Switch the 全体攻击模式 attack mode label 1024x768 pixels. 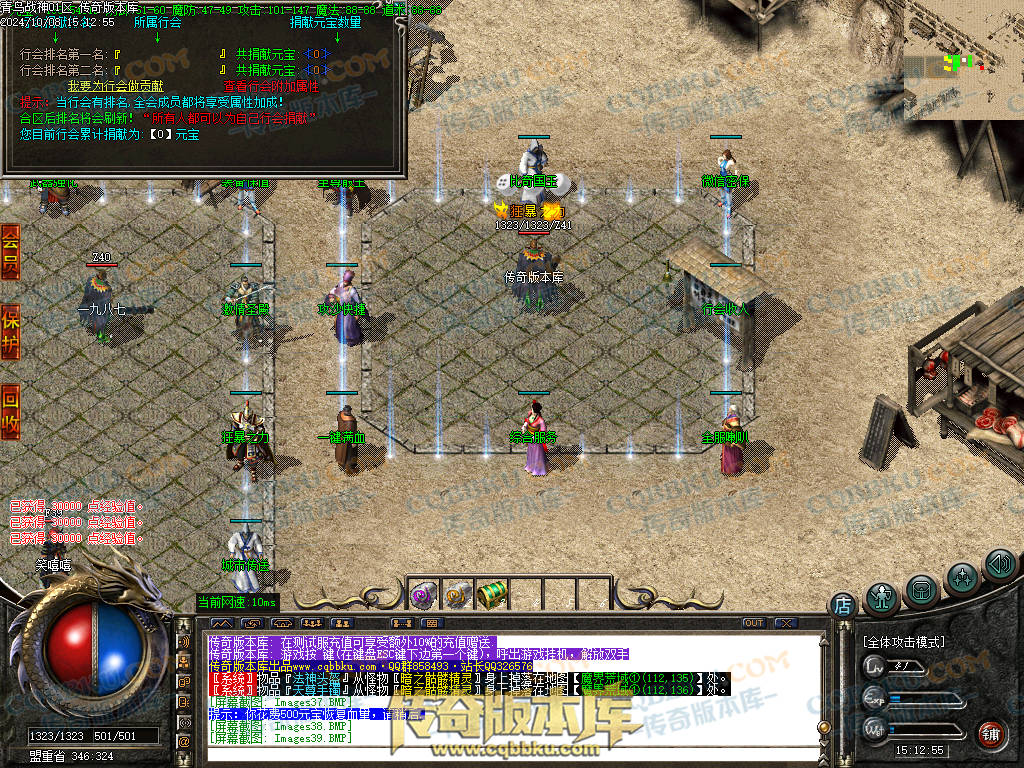pyautogui.click(x=905, y=641)
